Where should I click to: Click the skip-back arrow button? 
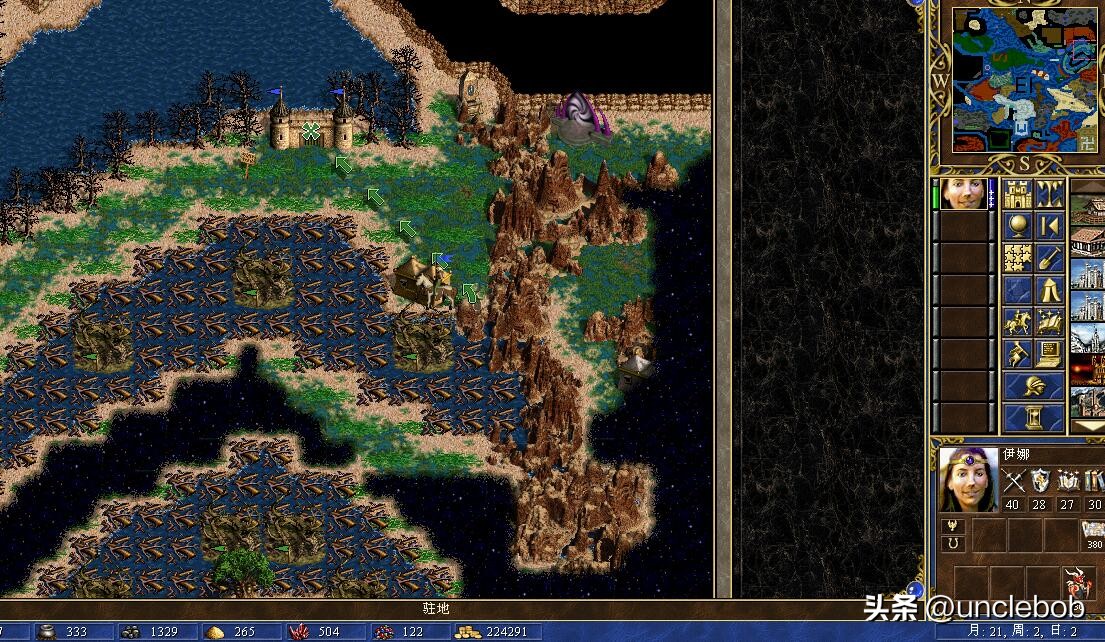pos(1049,226)
